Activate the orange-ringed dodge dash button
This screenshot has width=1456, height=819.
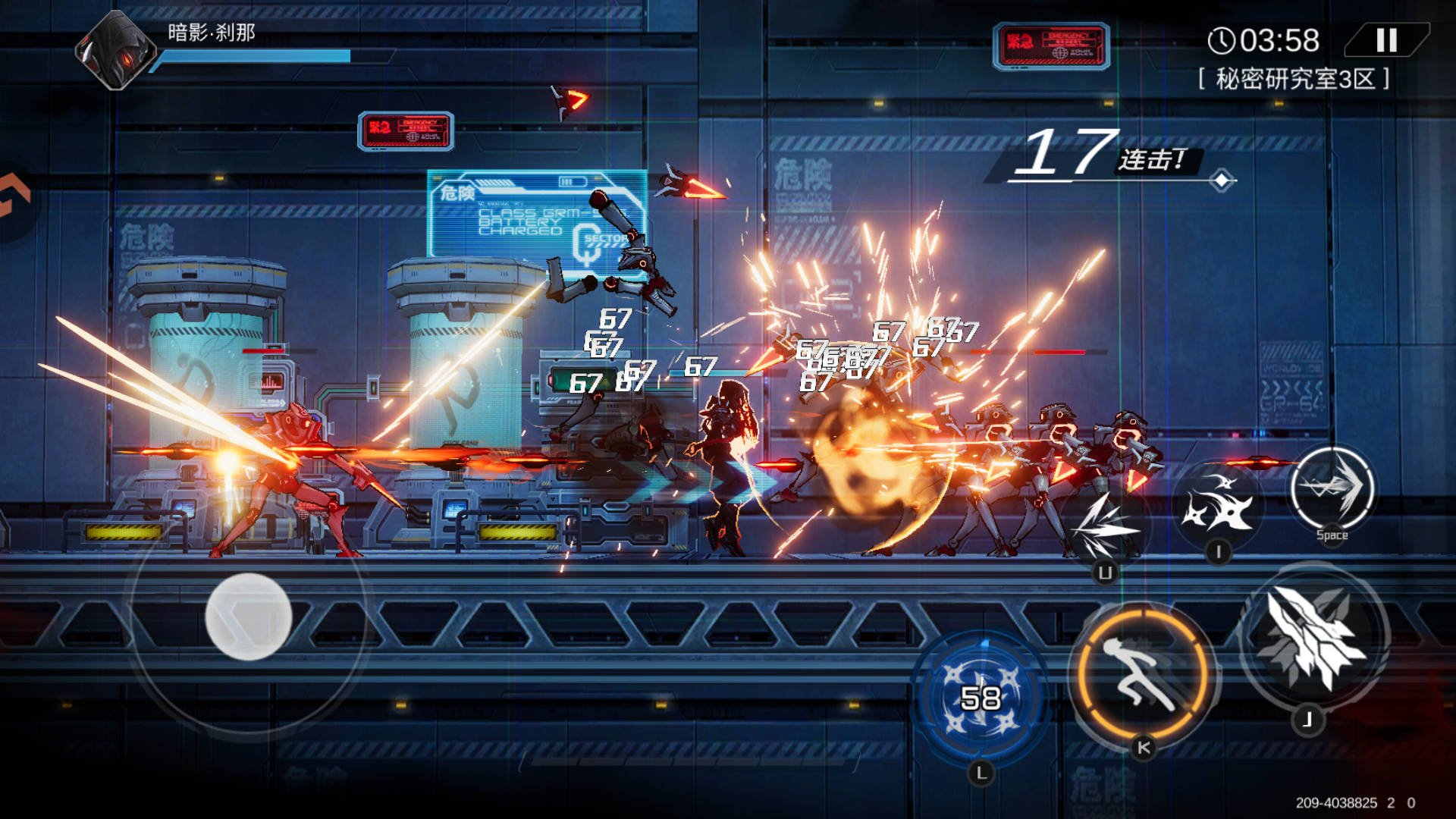pyautogui.click(x=1143, y=674)
